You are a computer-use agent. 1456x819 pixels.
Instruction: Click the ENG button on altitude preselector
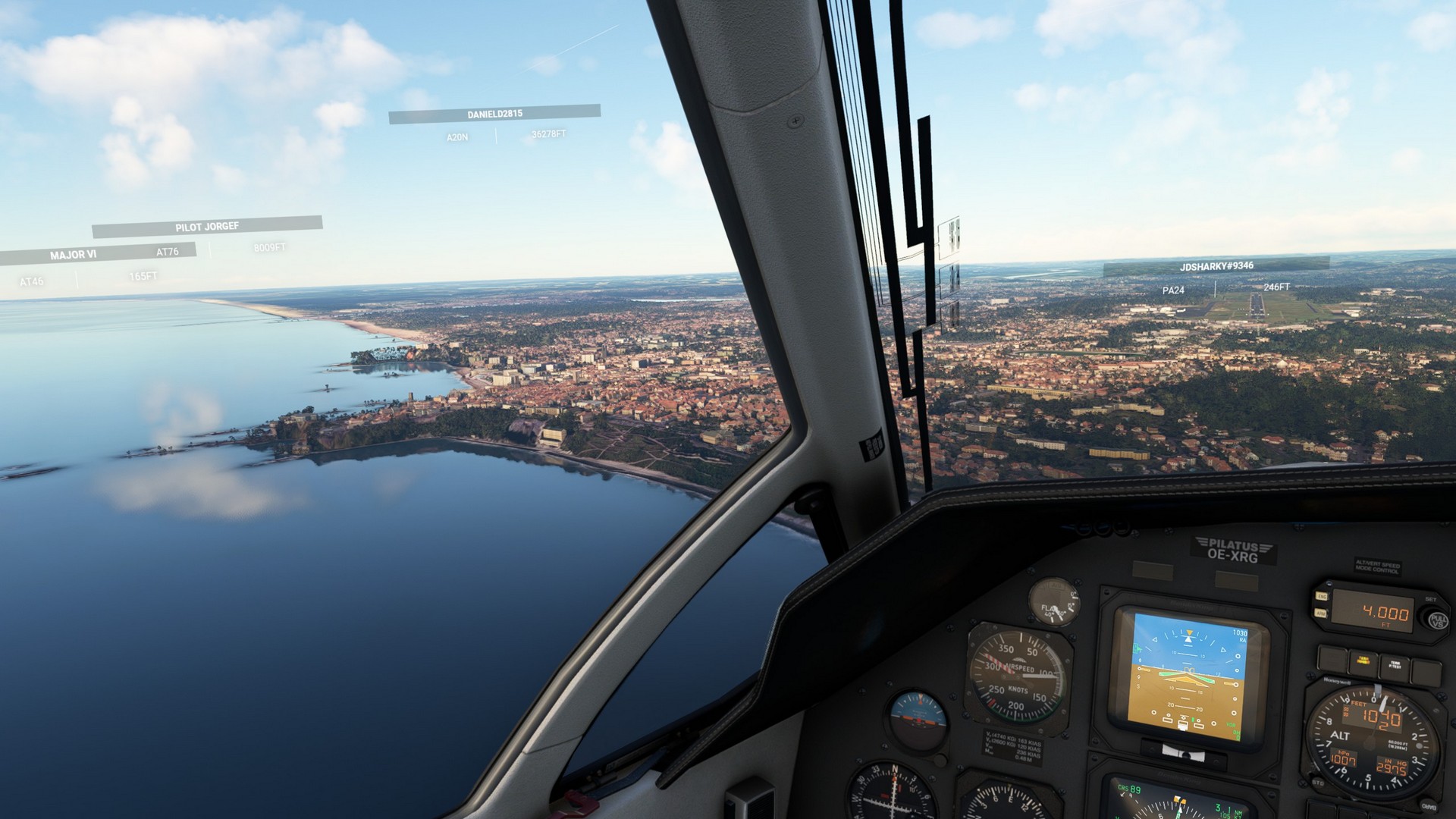tap(1320, 598)
